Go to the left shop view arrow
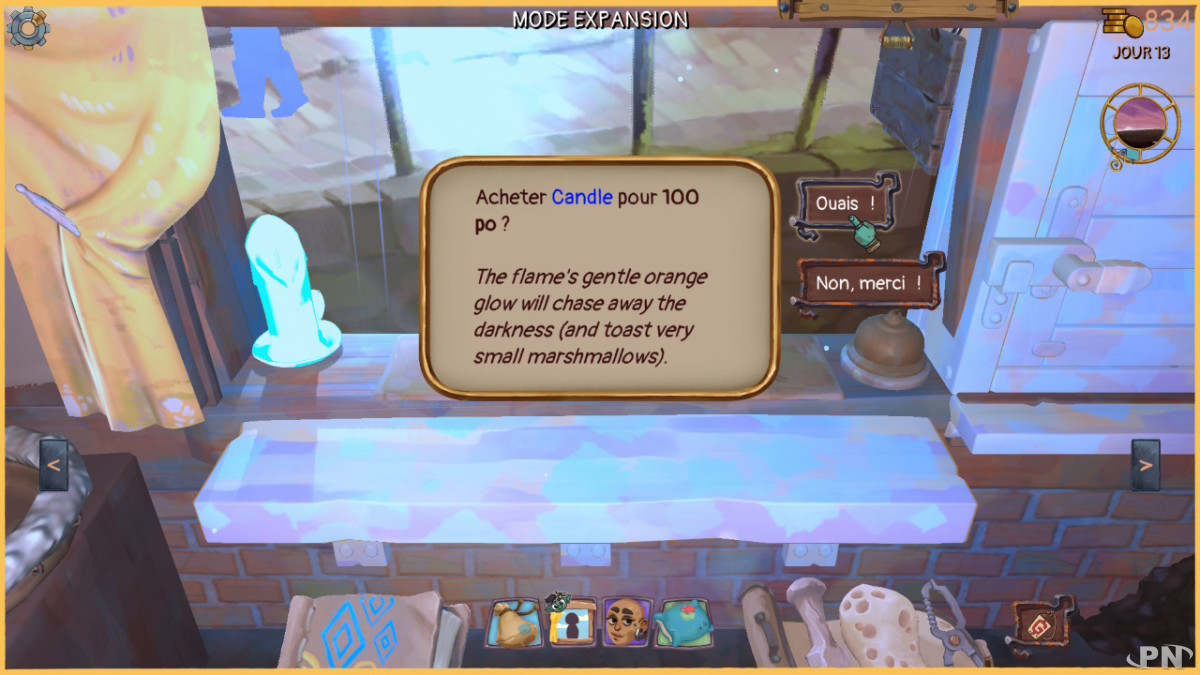This screenshot has height=675, width=1200. pos(53,465)
